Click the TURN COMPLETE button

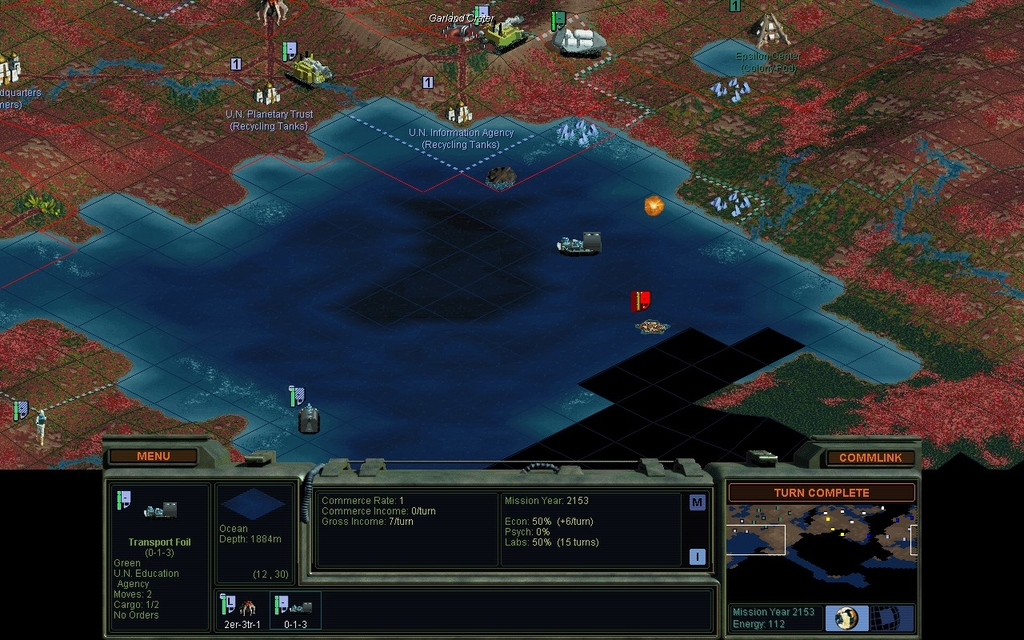coord(821,493)
